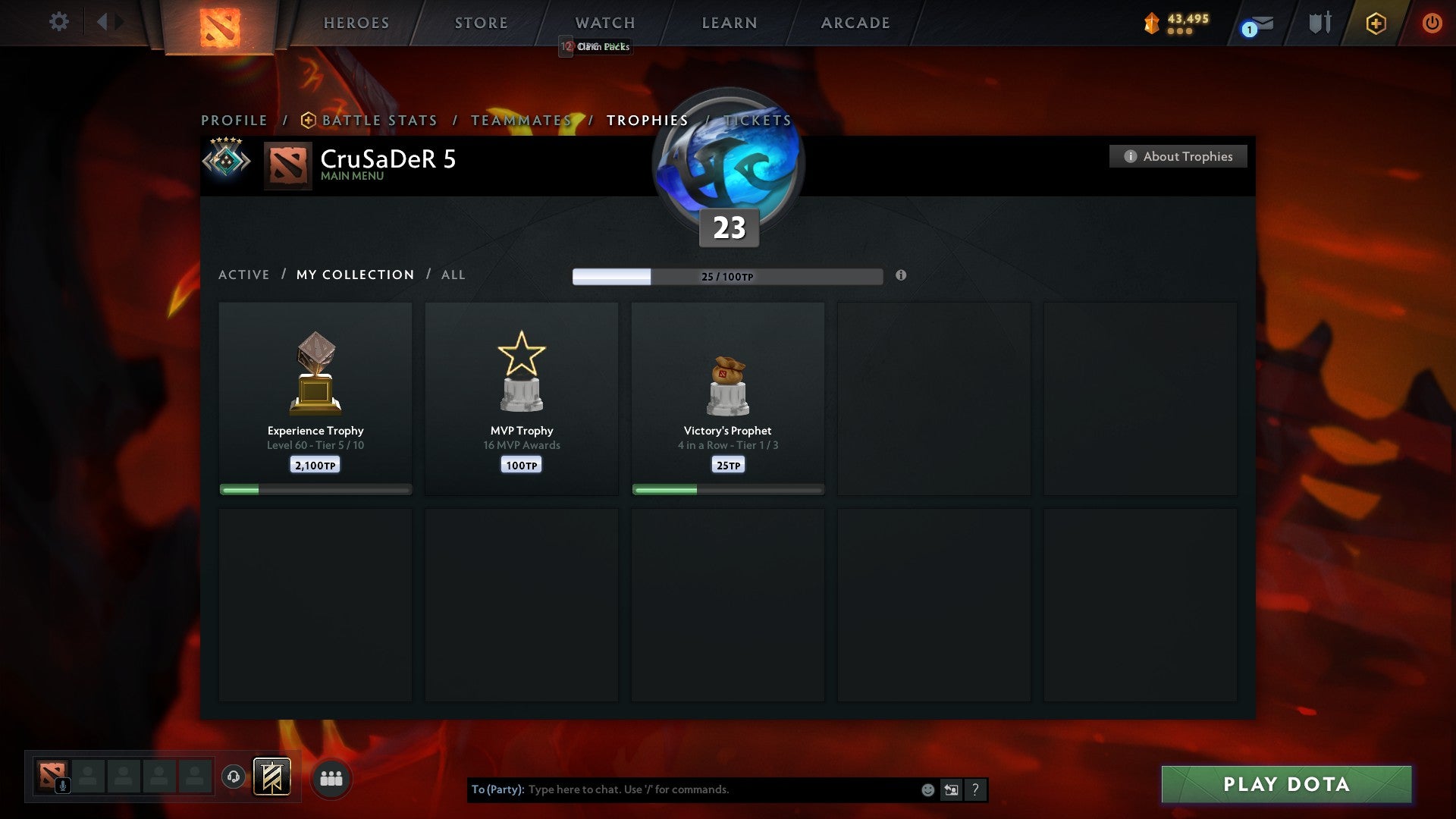Toggle the headset voice chat icon

pyautogui.click(x=233, y=778)
